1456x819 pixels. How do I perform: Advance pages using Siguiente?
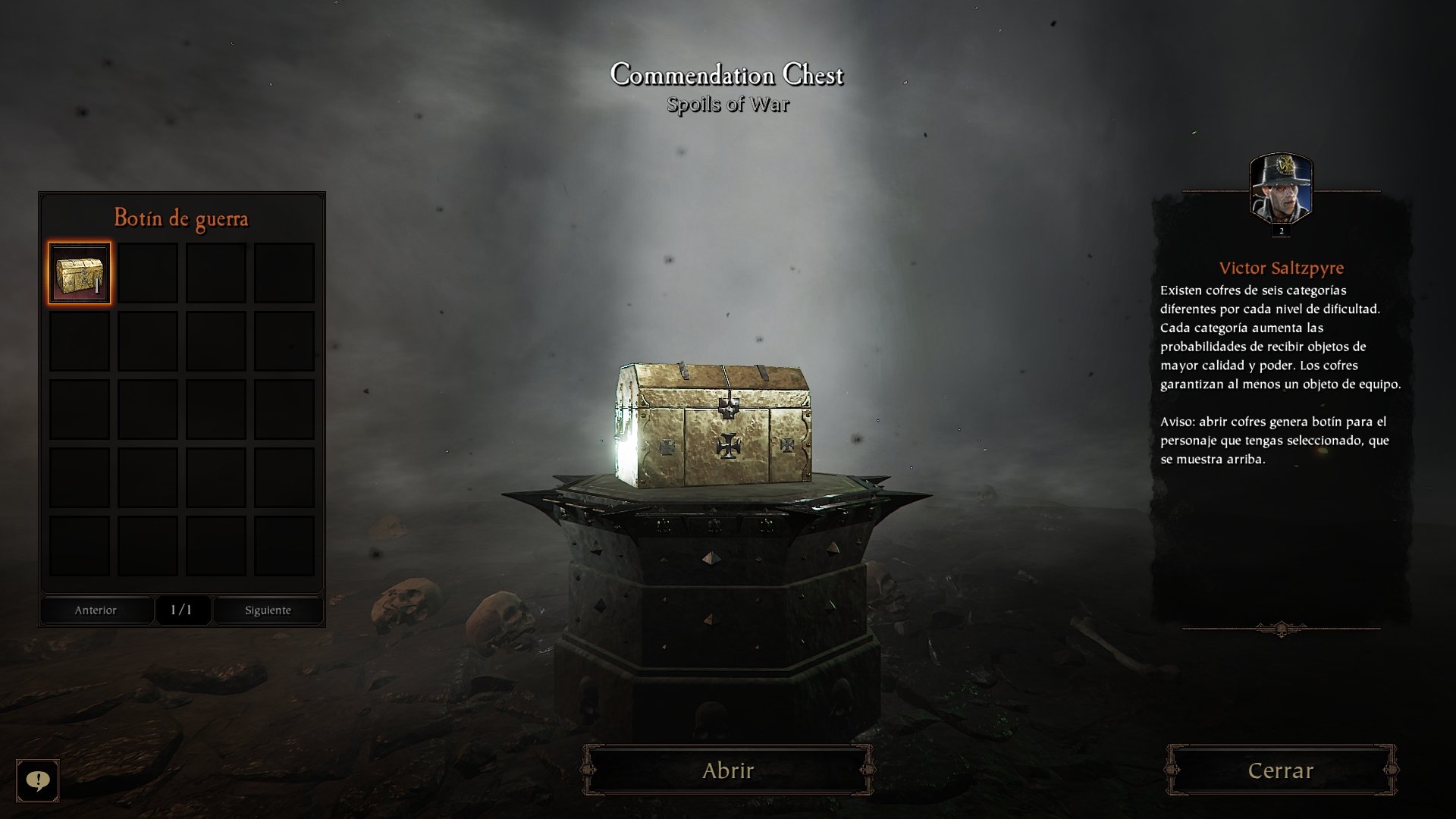(268, 610)
